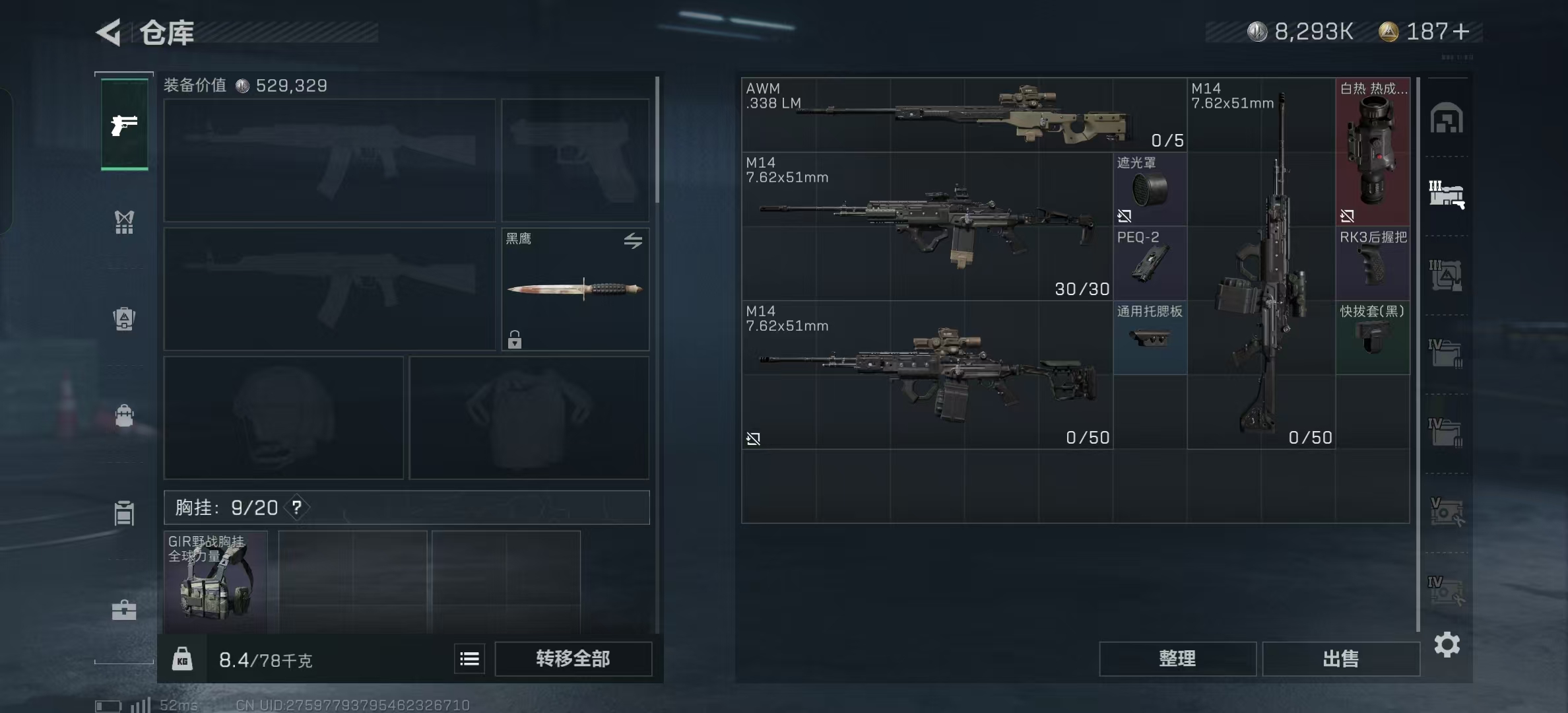Open the GIR野战胸挂 chest rig

(x=216, y=582)
